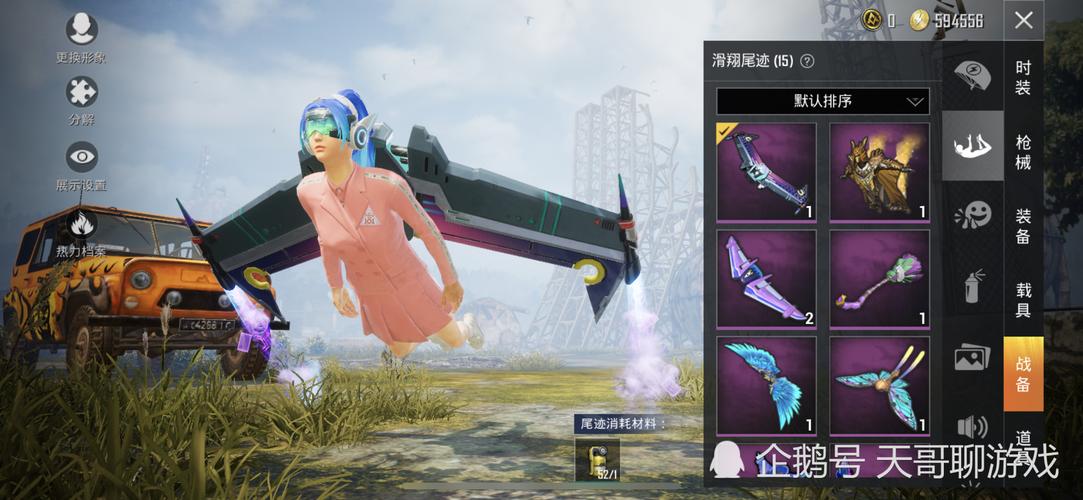The height and width of the screenshot is (500, 1083).
Task: Open the 热力档案 flame icon
Action: click(x=81, y=222)
